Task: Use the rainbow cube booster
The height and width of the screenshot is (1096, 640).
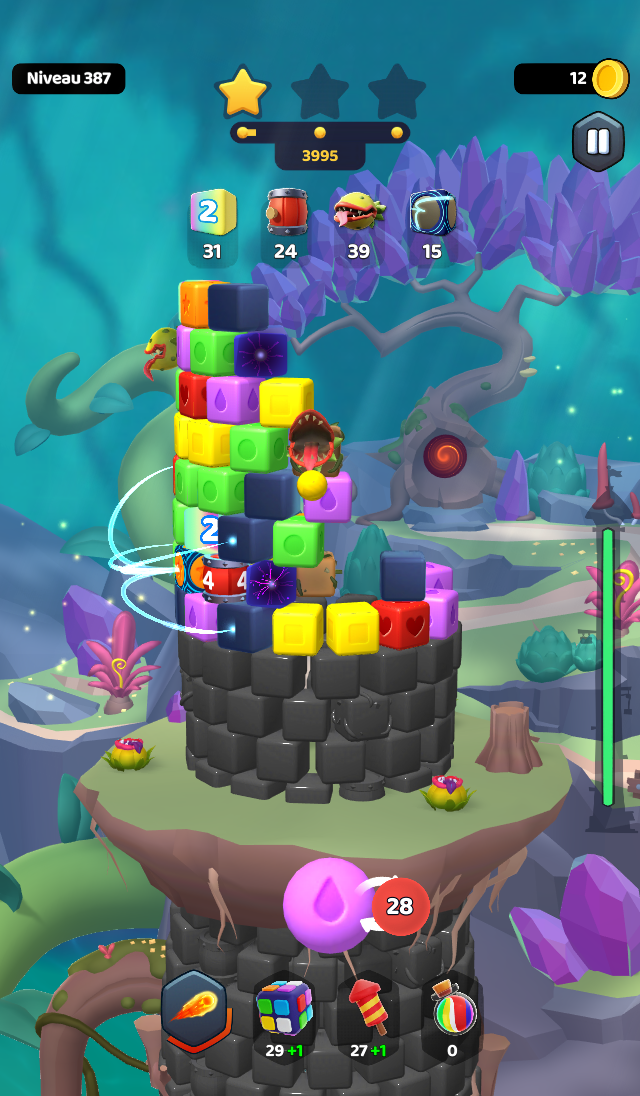Action: [285, 1014]
